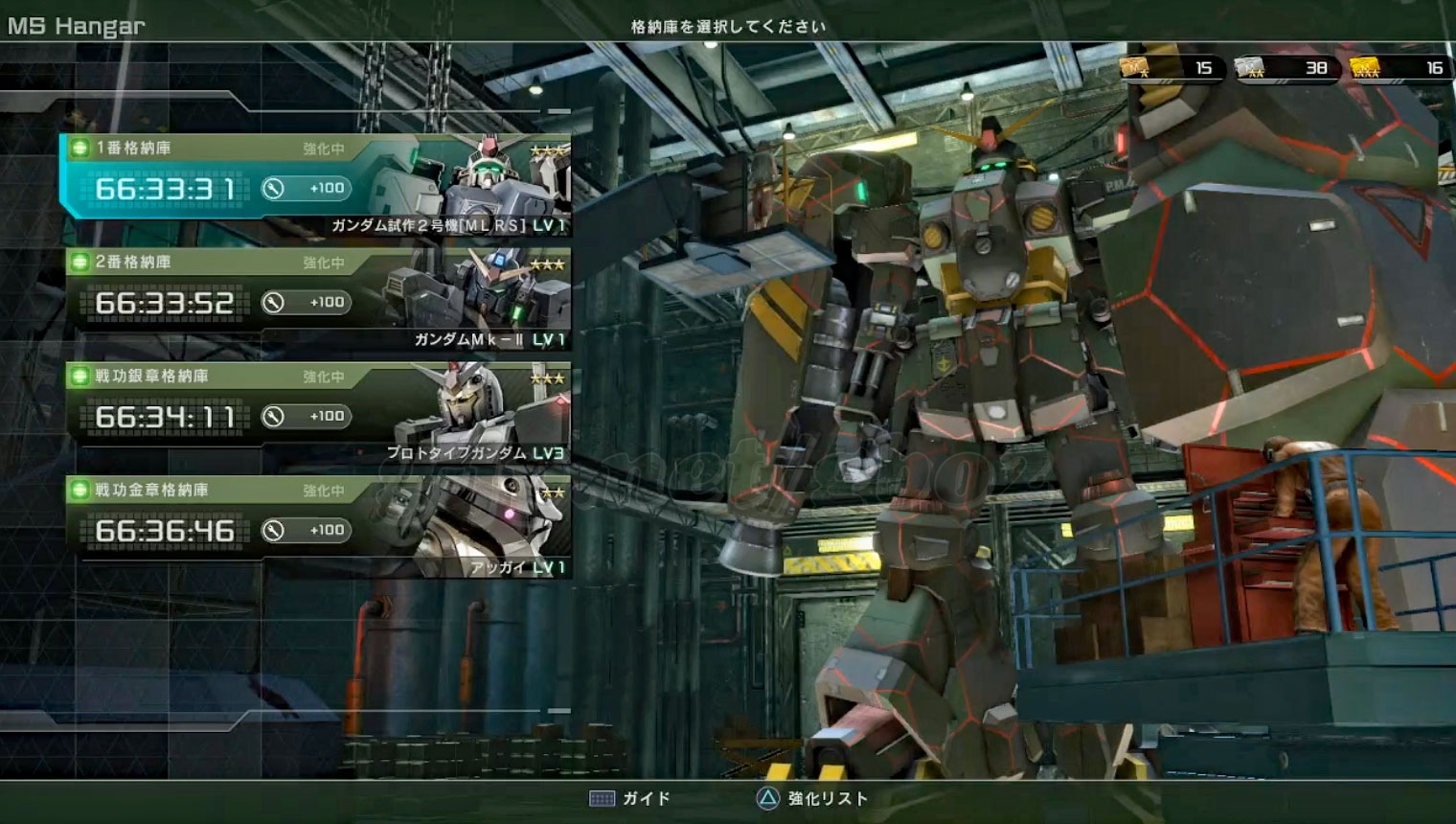Use the +100 booster on 2番格納庫
This screenshot has width=1456, height=824.
(x=307, y=303)
